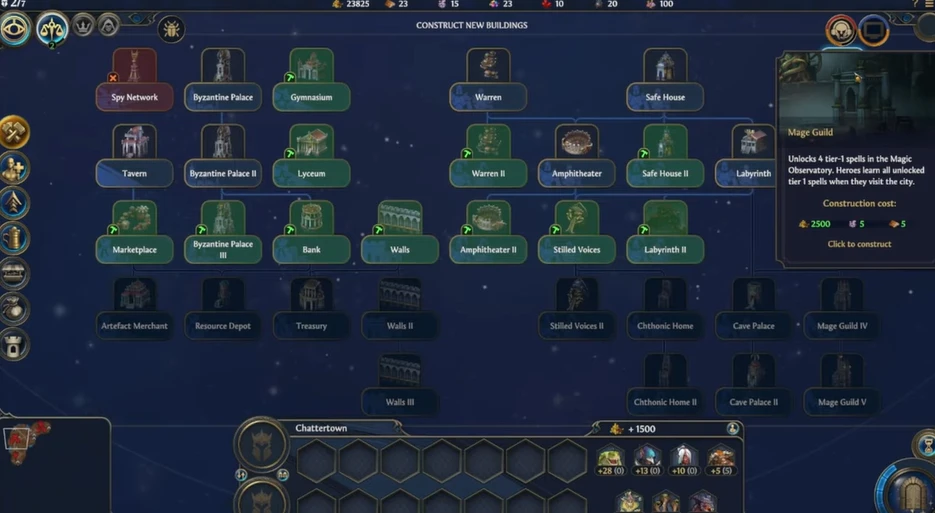Select the Chthonic Home building
Image resolution: width=935 pixels, height=513 pixels.
(x=665, y=311)
